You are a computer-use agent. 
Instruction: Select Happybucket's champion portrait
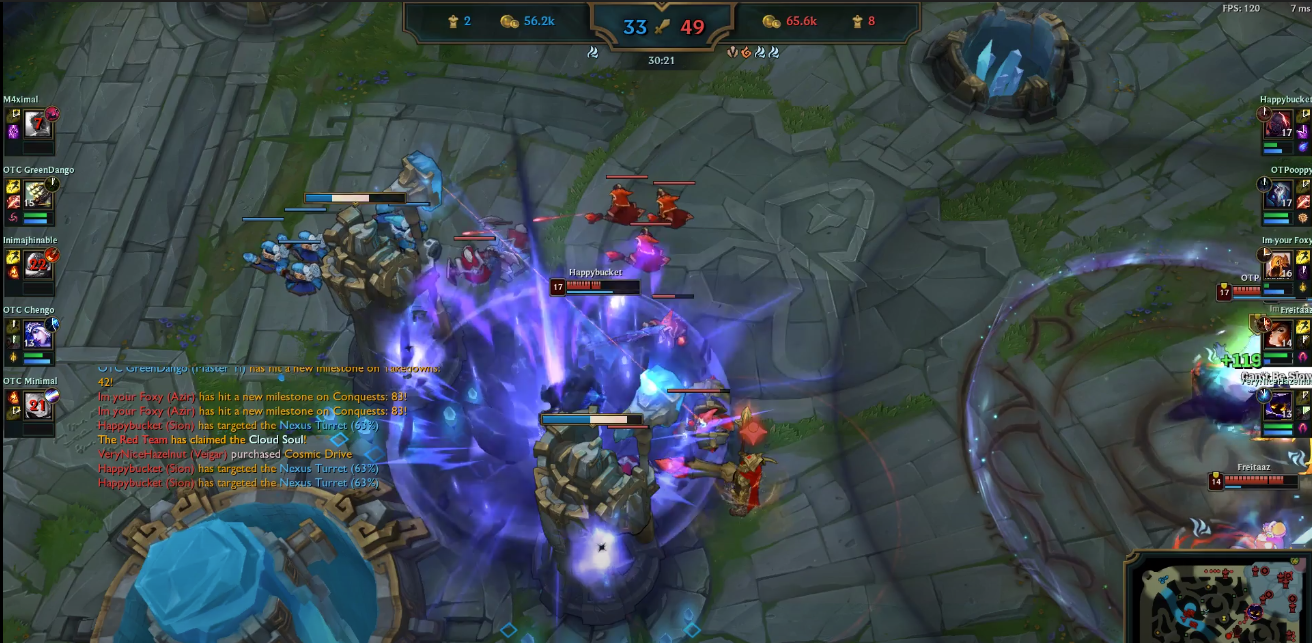pos(1278,125)
